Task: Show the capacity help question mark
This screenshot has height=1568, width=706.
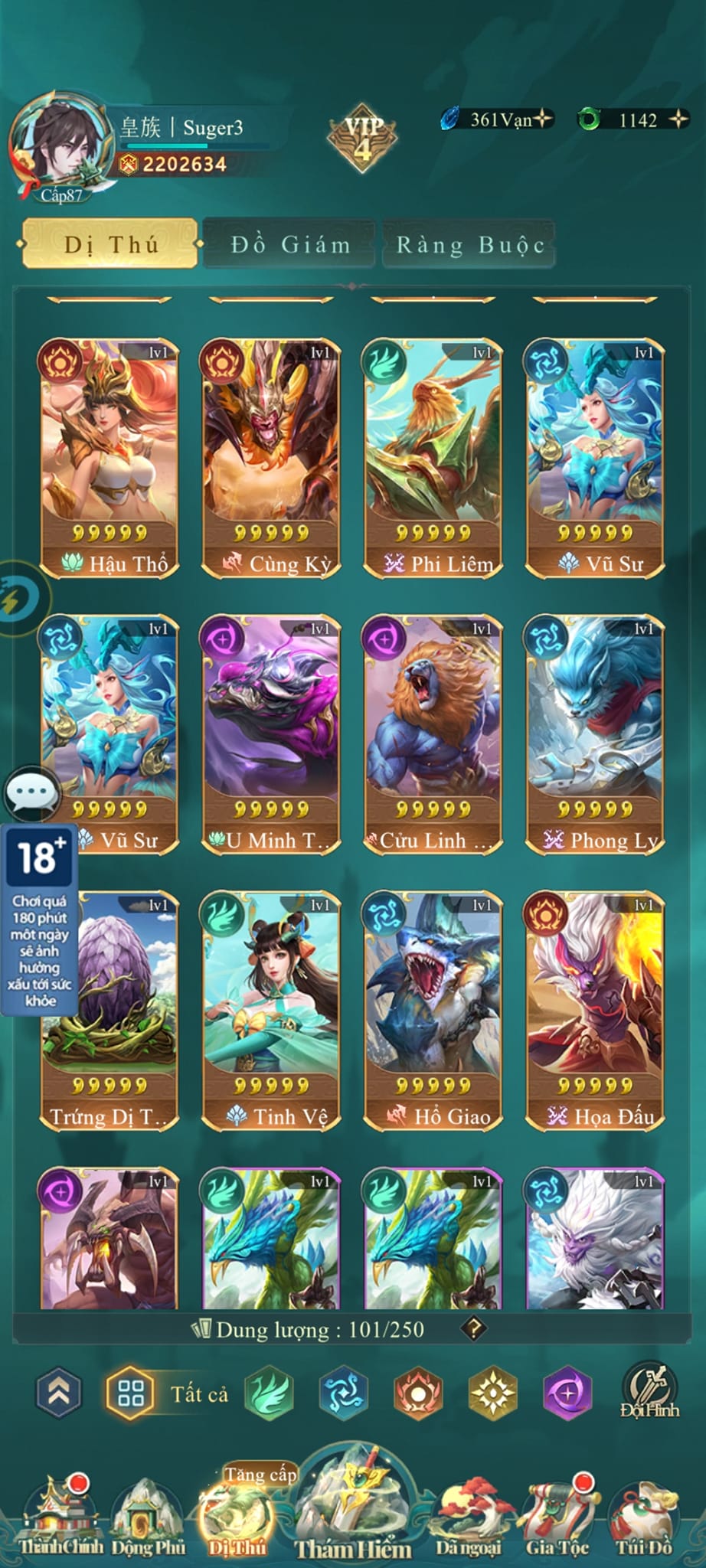Action: [x=474, y=1328]
